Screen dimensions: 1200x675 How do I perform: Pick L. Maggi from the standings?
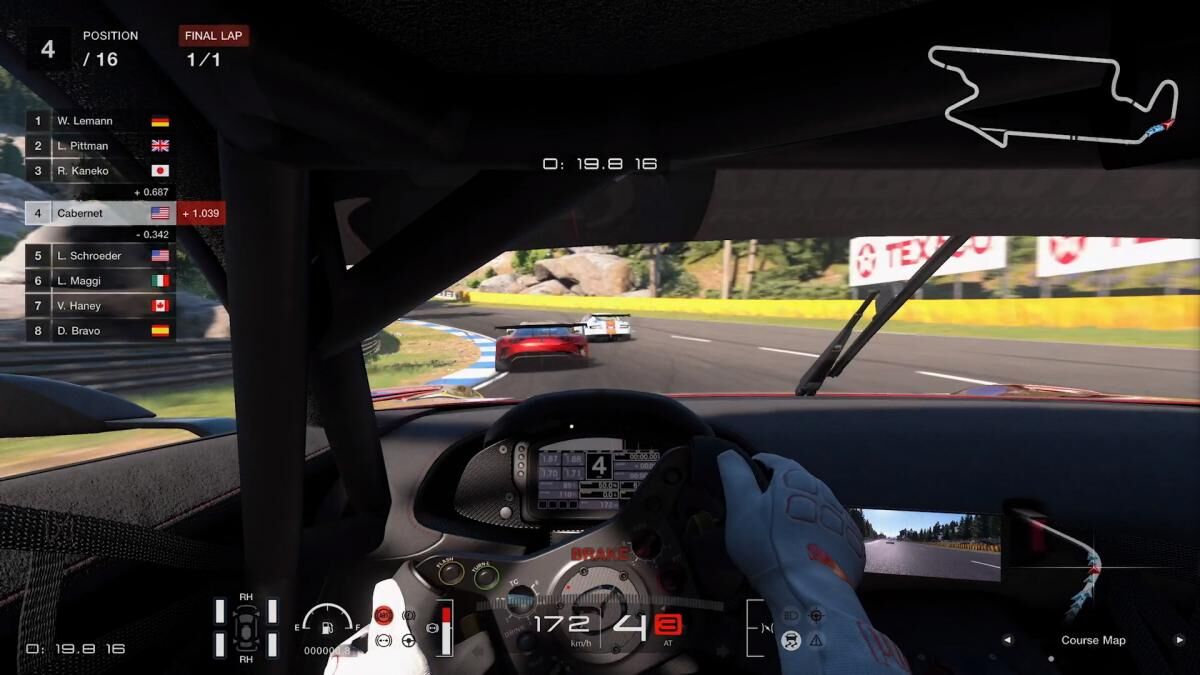pyautogui.click(x=100, y=281)
